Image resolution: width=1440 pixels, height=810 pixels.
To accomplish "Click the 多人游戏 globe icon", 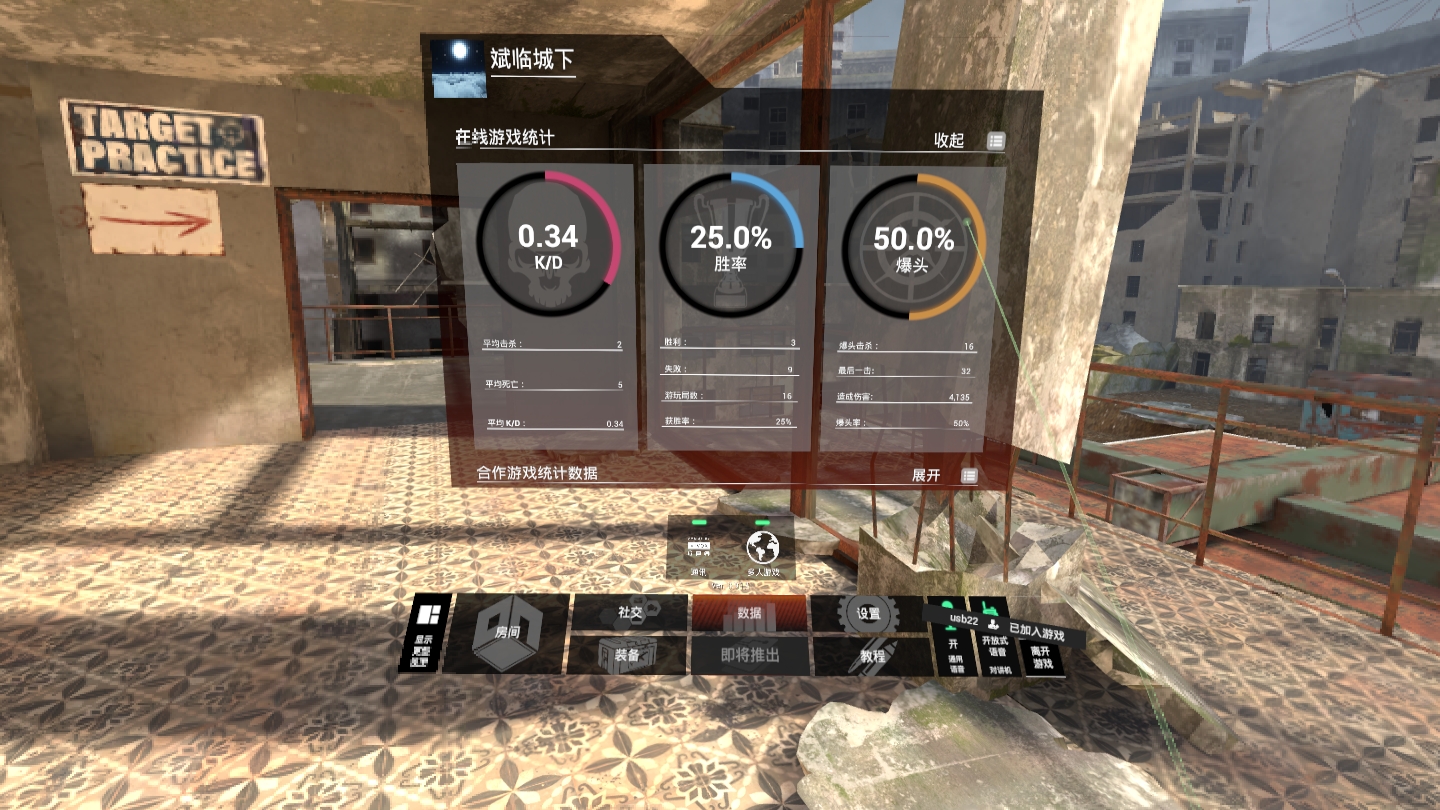I will pos(762,548).
